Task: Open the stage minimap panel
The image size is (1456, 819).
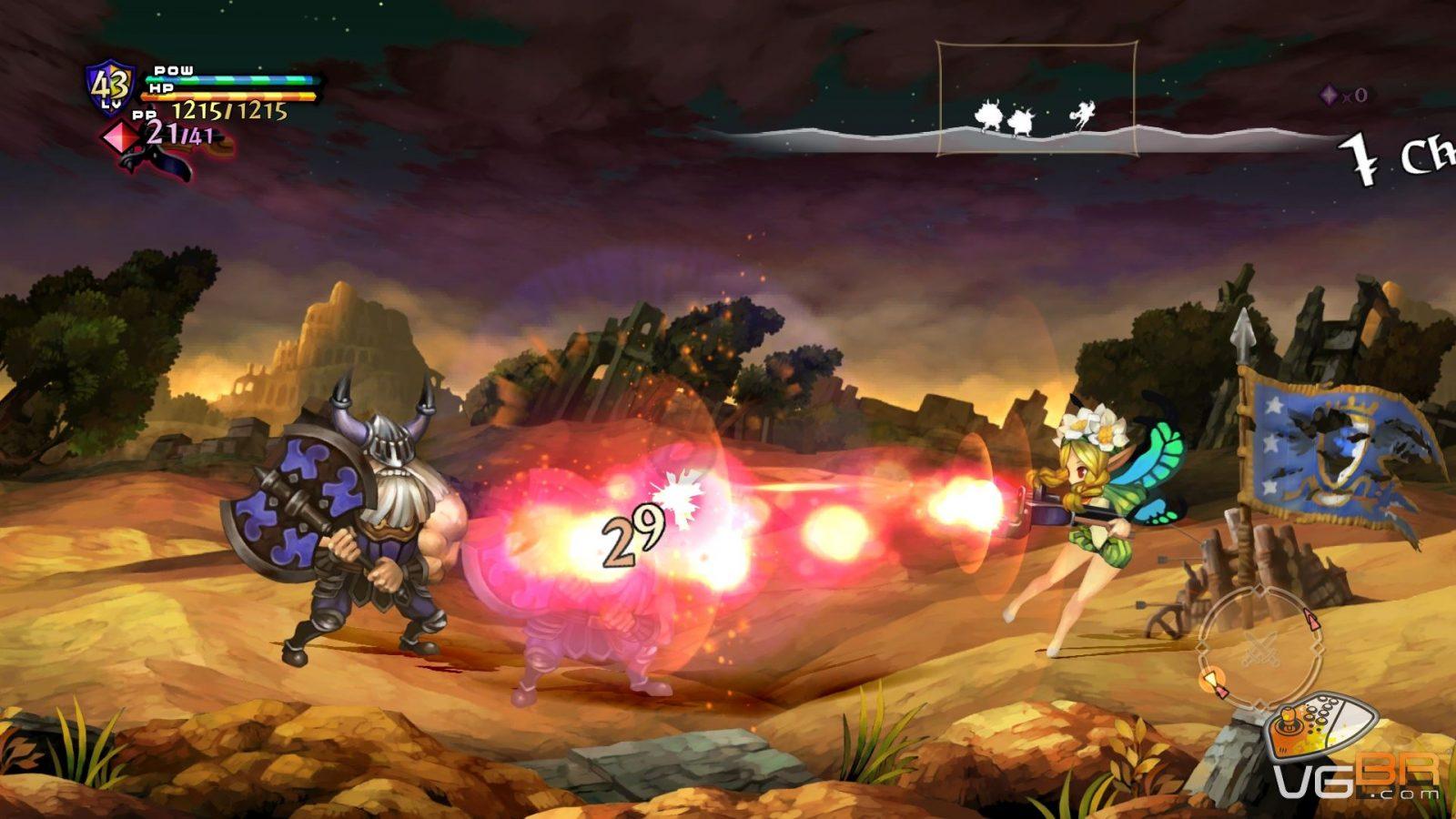Action: (x=1036, y=99)
